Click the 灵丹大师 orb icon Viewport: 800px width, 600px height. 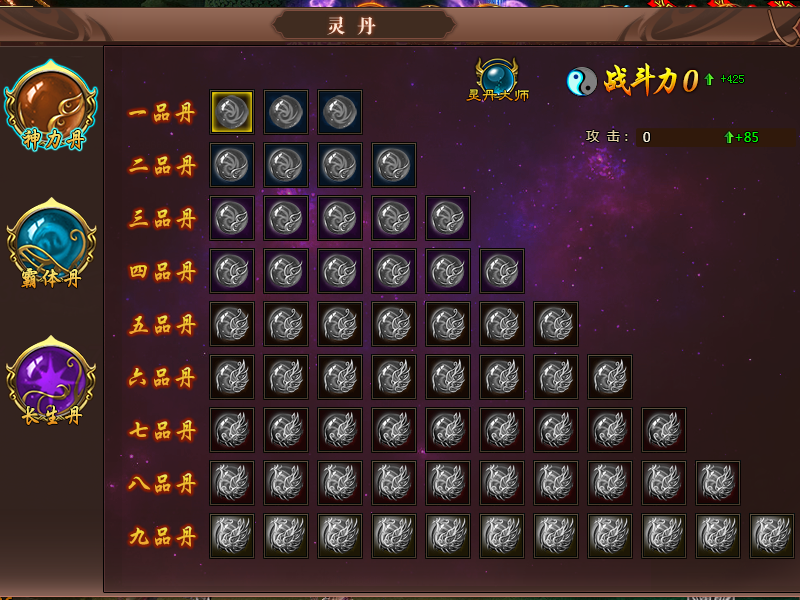497,77
